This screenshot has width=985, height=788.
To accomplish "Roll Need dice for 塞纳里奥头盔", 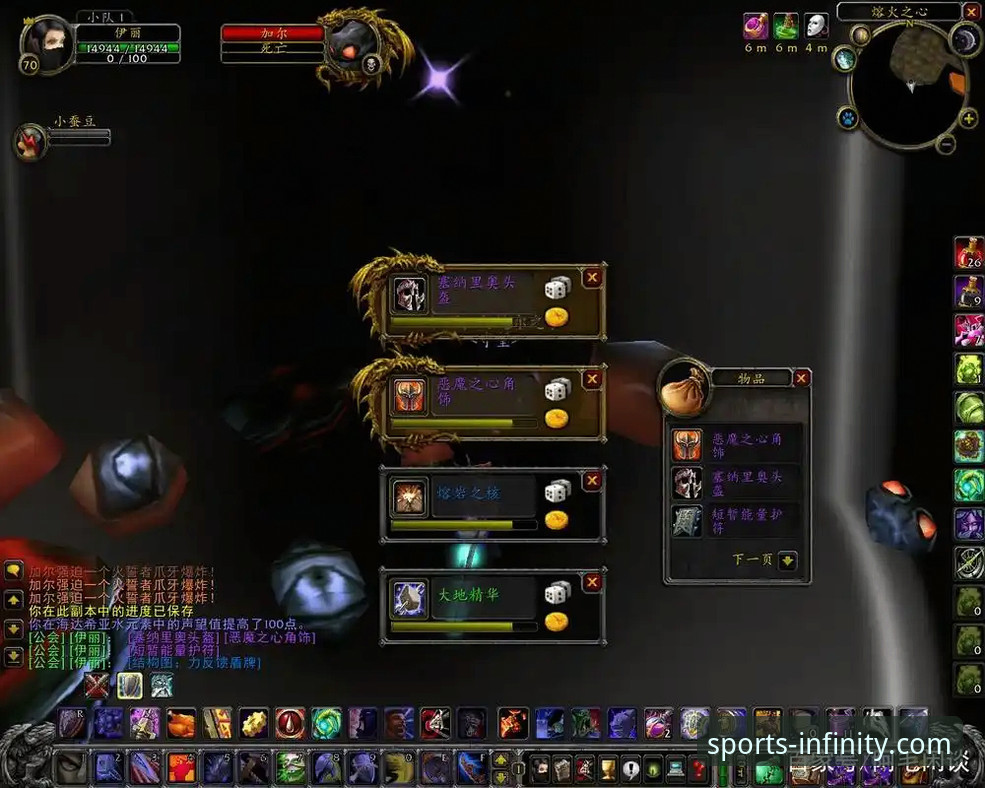I will (x=556, y=289).
